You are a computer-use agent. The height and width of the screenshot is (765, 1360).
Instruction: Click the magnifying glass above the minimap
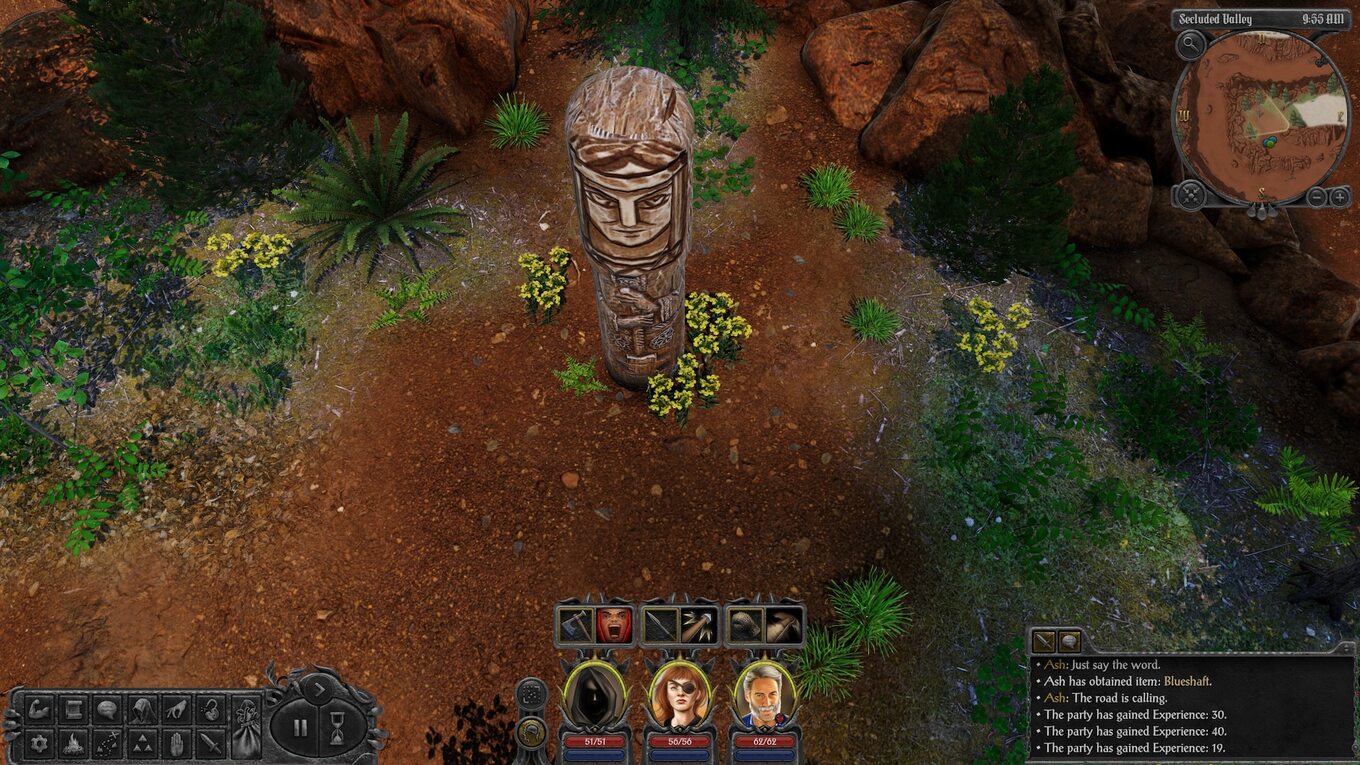point(1190,43)
